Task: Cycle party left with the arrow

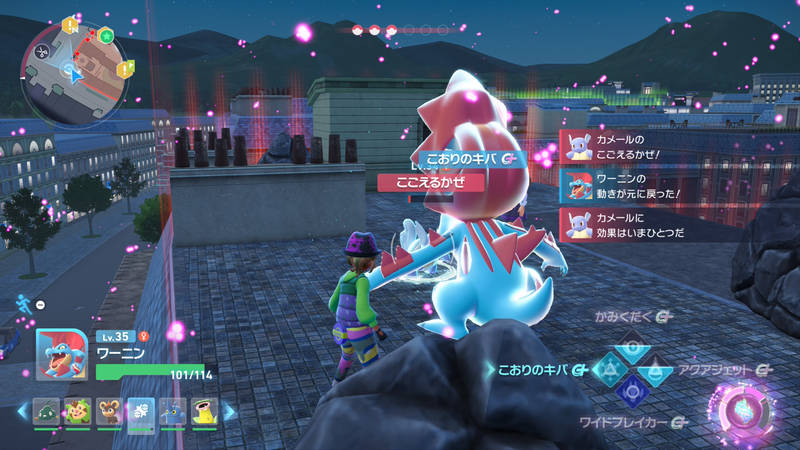Action: 22,410
